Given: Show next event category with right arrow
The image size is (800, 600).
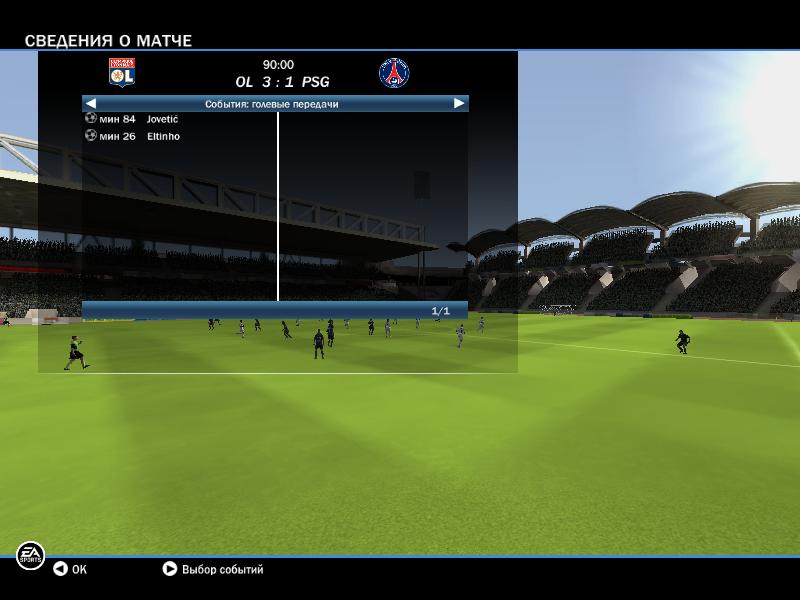Looking at the screenshot, I should pyautogui.click(x=459, y=103).
